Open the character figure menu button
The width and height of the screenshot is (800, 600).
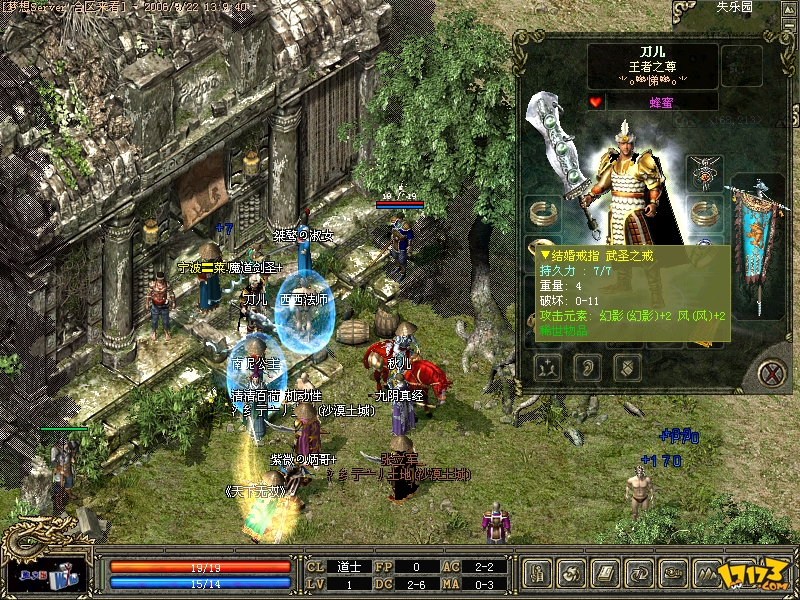tap(537, 574)
